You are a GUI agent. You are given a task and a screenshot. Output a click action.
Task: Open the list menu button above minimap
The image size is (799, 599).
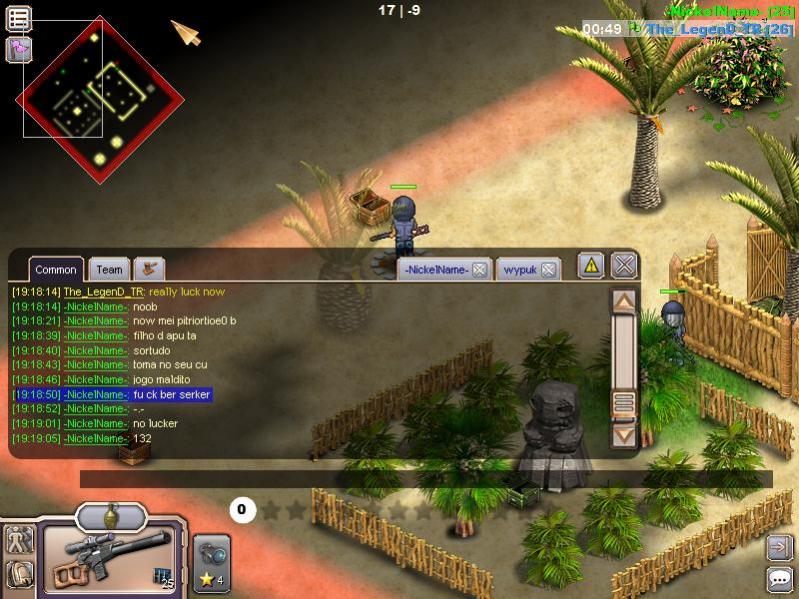(x=19, y=18)
